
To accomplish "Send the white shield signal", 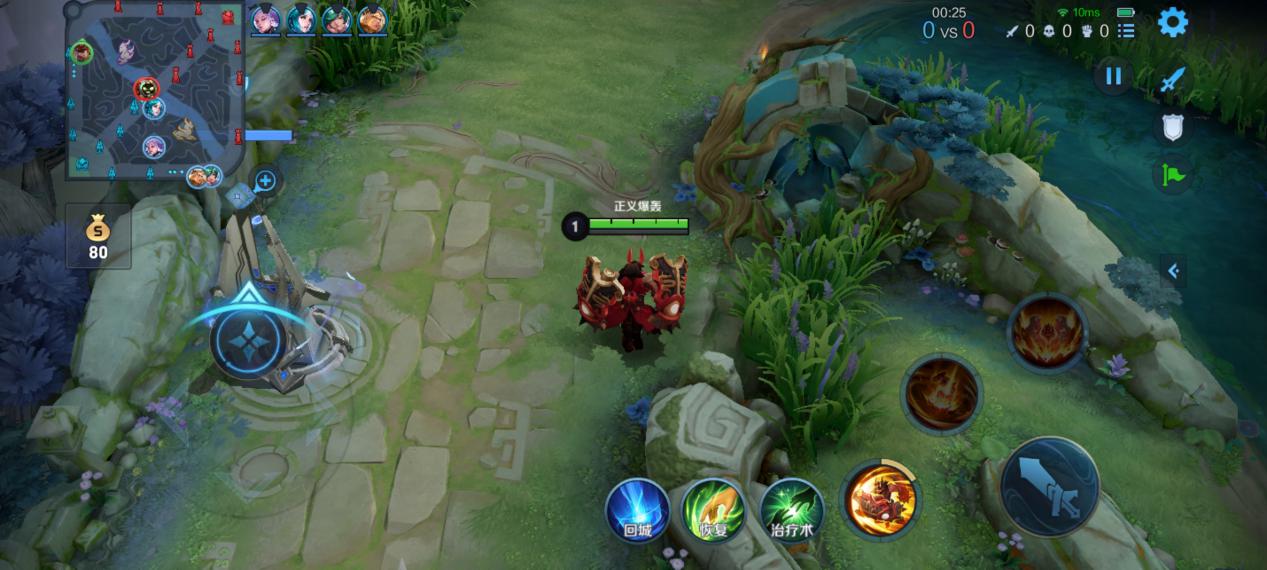I will [x=1172, y=127].
